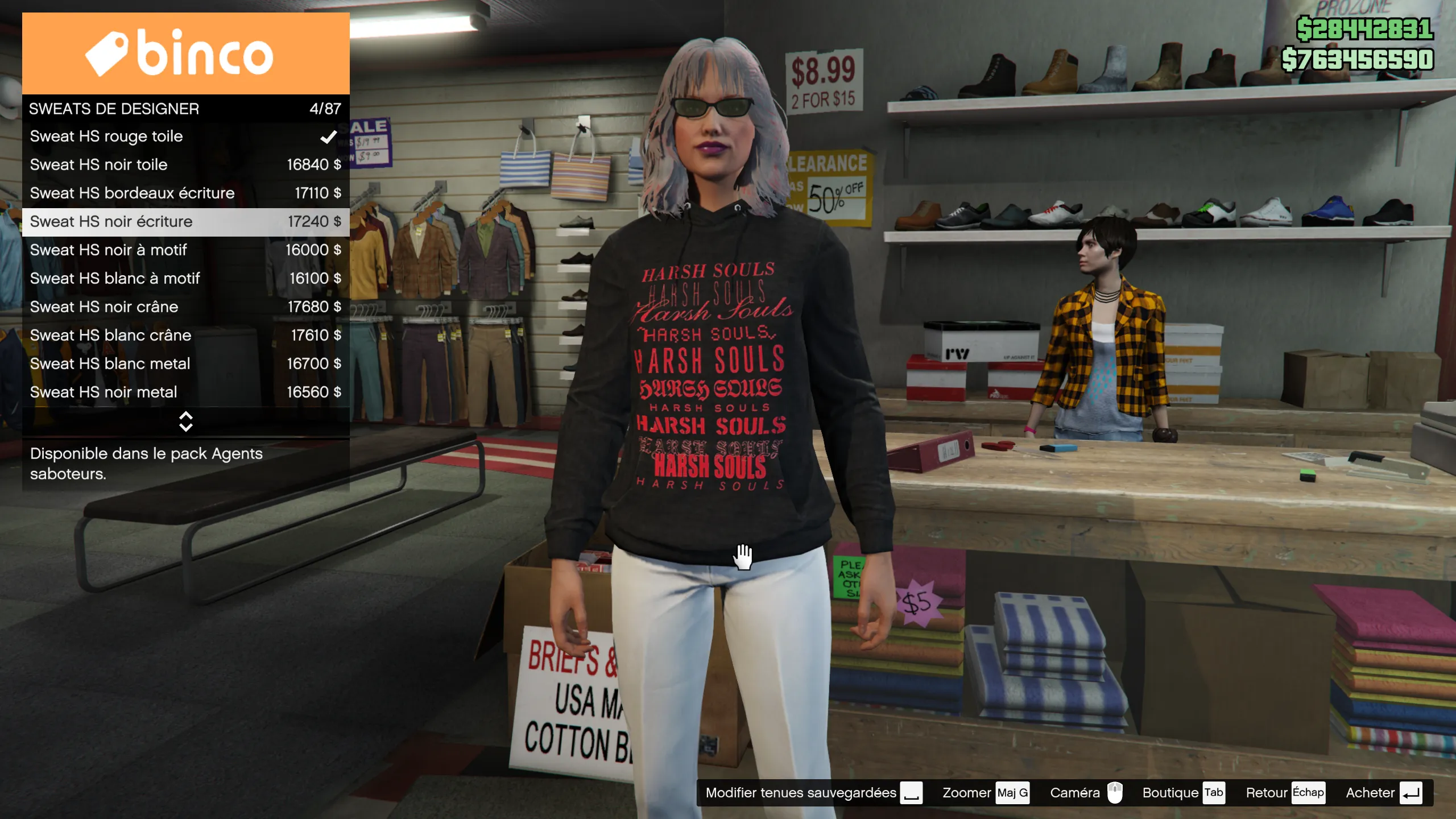This screenshot has height=819, width=1456.
Task: Choose Sweat HS noir toile
Action: tap(185, 165)
